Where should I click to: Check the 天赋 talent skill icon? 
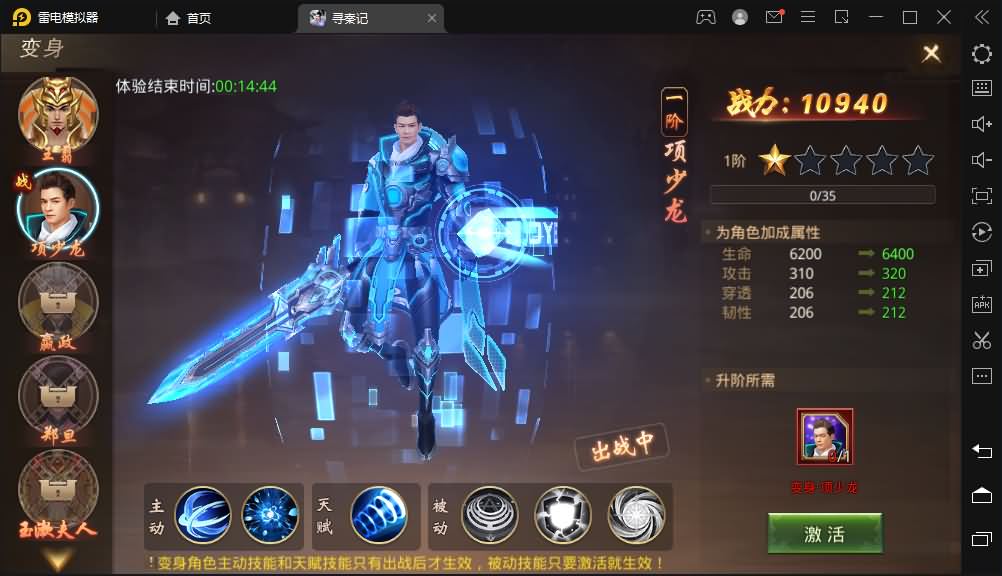click(378, 514)
